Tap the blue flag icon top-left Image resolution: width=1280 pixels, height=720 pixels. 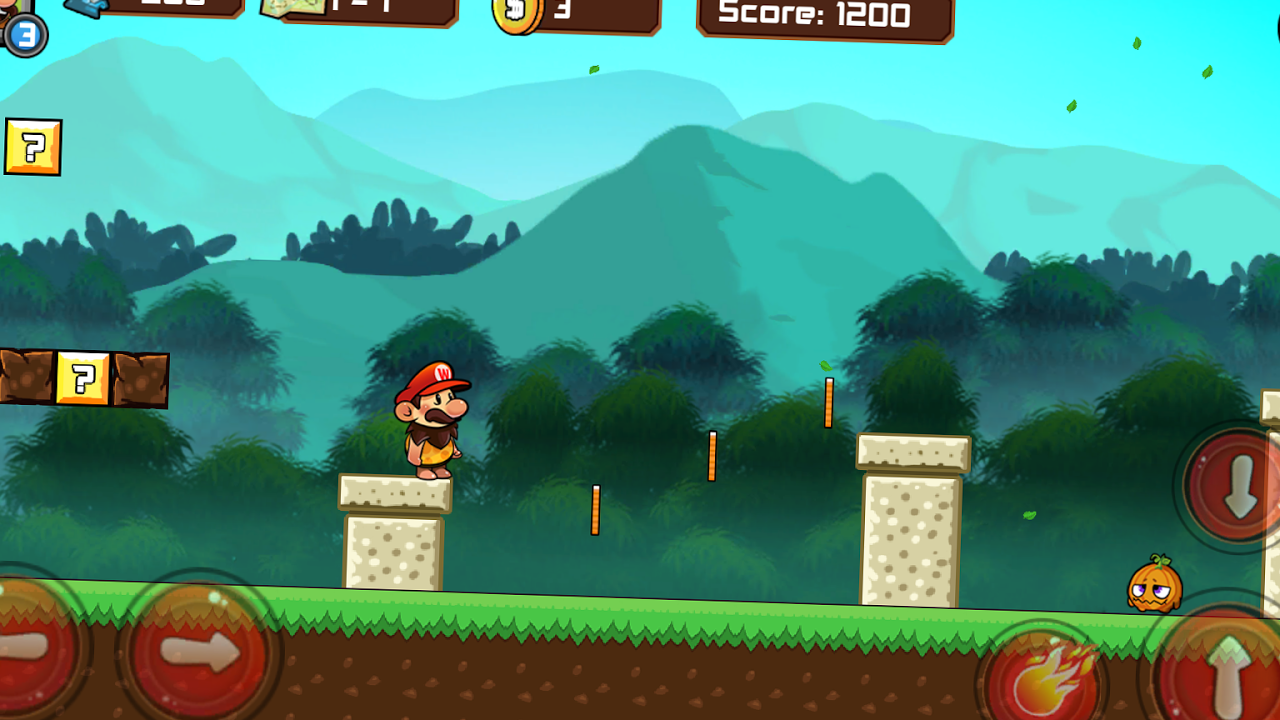pos(85,8)
